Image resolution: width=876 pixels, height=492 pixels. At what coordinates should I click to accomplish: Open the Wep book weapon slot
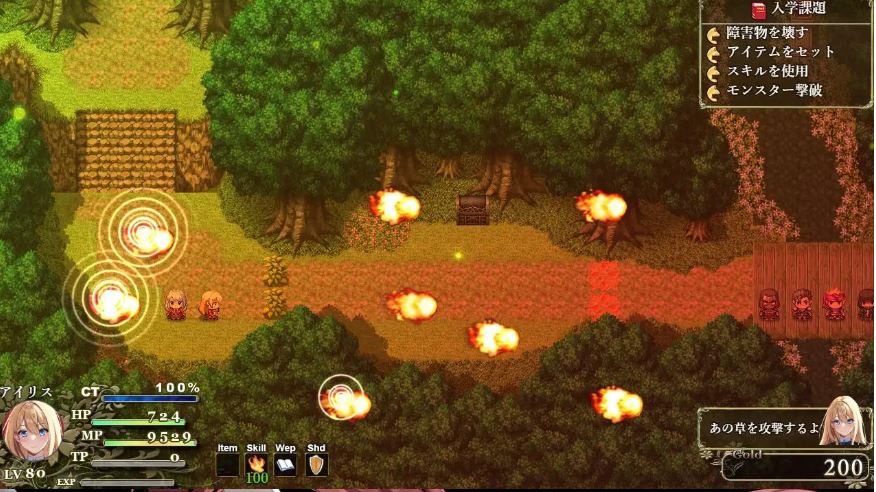pos(286,464)
